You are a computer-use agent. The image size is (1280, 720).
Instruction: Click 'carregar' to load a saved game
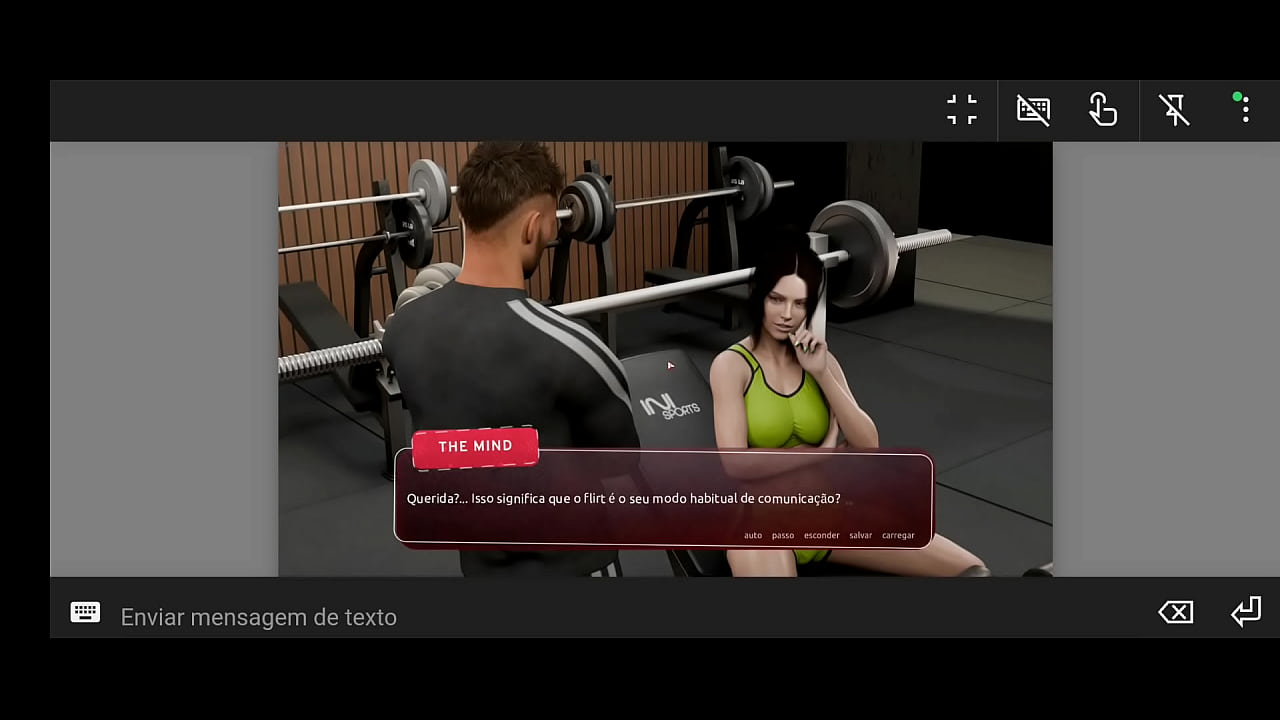click(898, 535)
